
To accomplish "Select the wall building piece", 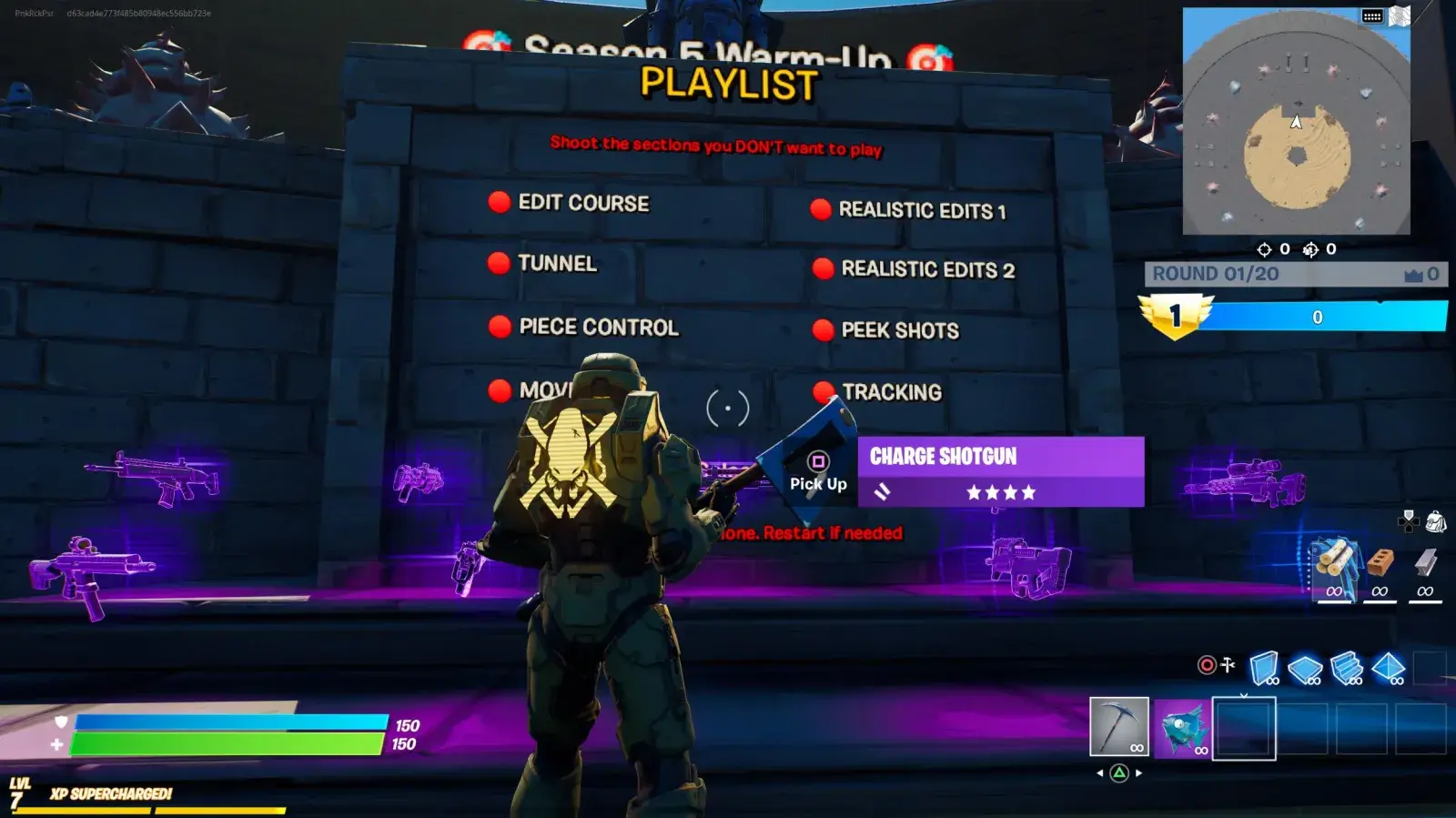I will coord(1263,668).
